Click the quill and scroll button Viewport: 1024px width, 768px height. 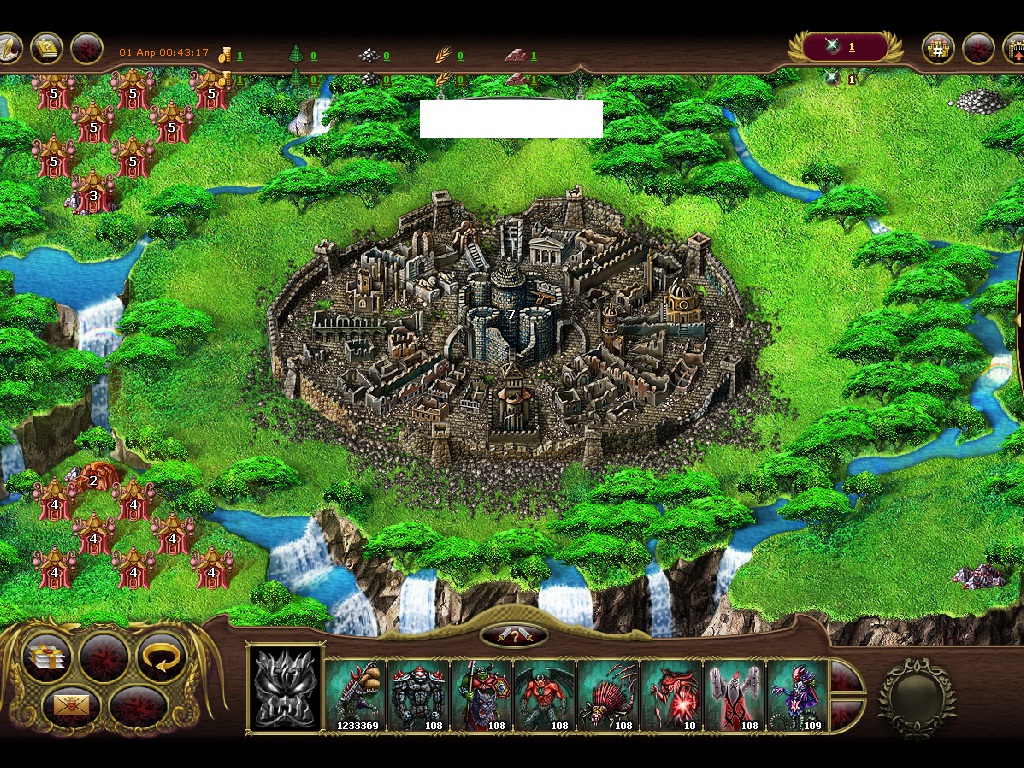[x=8, y=47]
